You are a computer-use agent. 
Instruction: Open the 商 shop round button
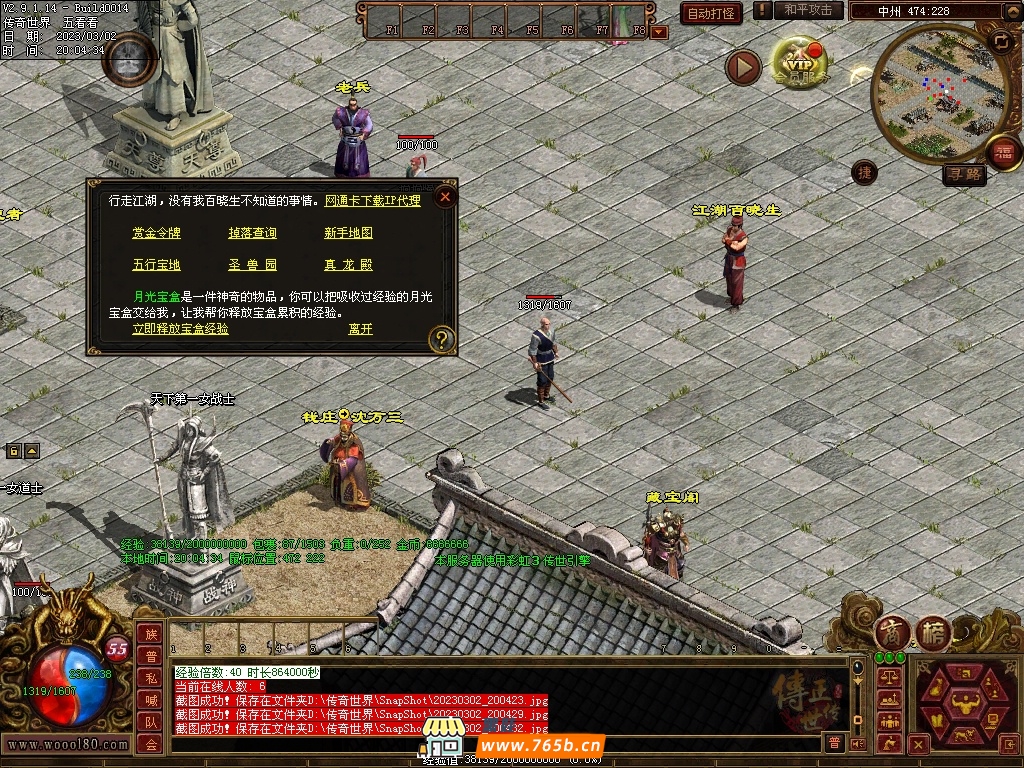[892, 633]
